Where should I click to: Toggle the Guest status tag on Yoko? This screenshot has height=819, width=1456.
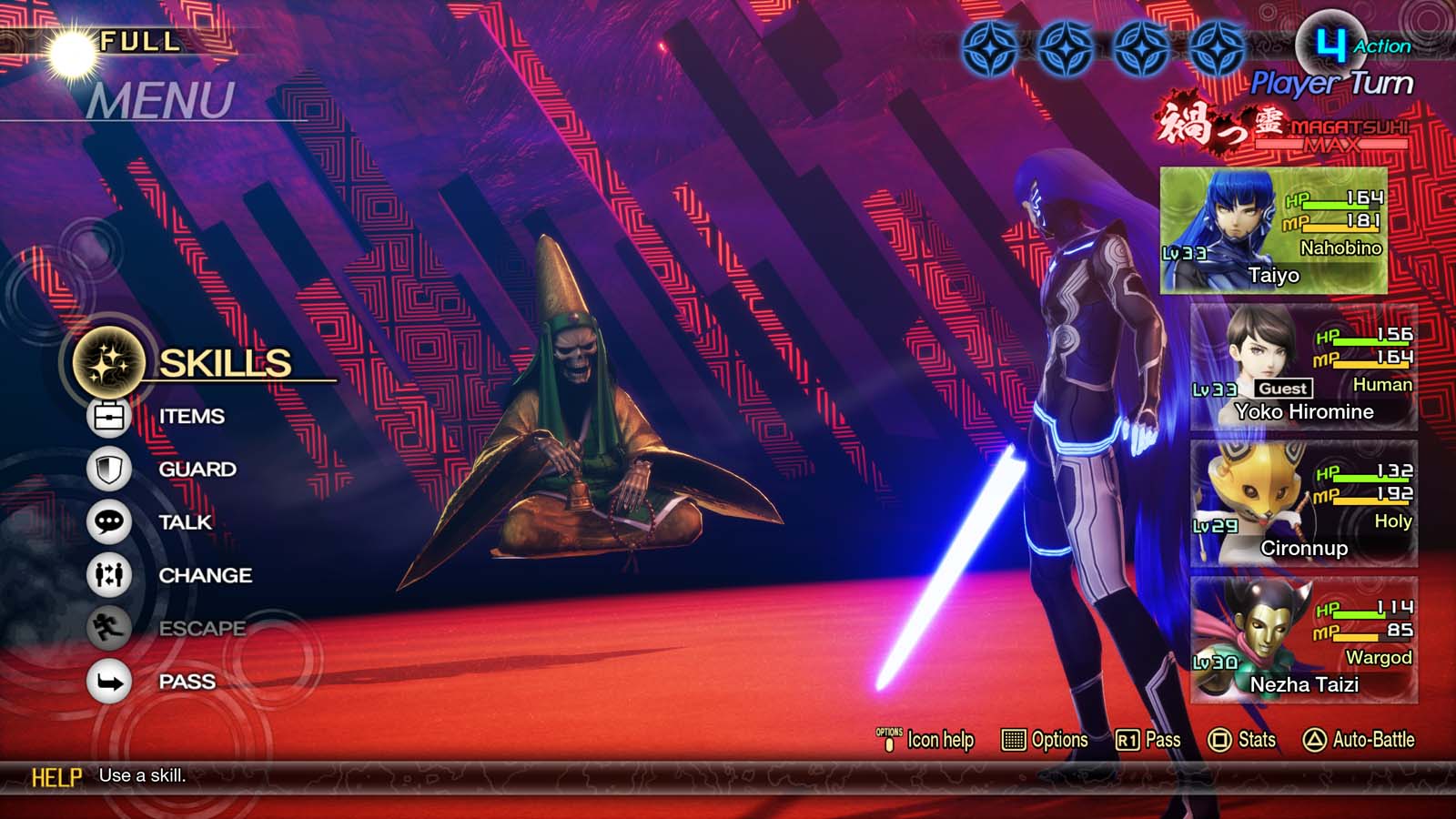(1285, 388)
